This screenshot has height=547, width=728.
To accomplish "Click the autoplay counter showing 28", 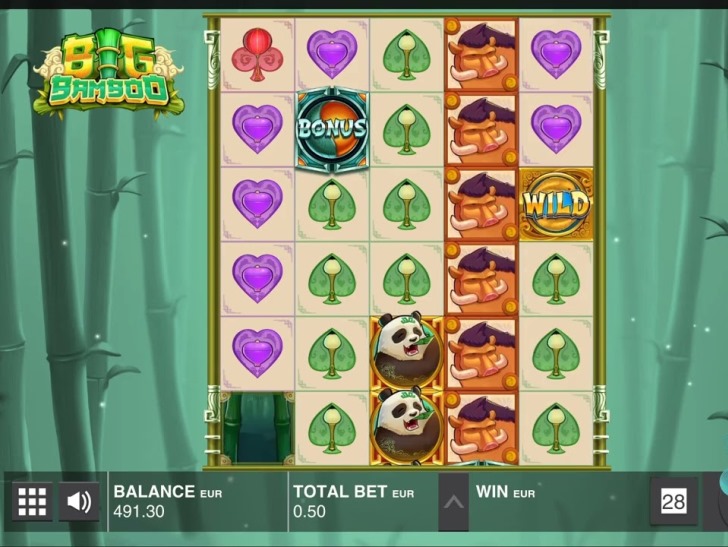I will coord(673,501).
